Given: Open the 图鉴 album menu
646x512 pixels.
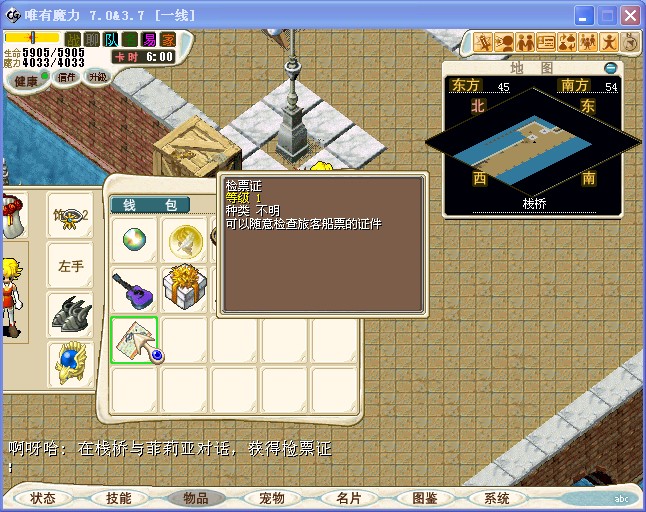Looking at the screenshot, I should point(424,498).
